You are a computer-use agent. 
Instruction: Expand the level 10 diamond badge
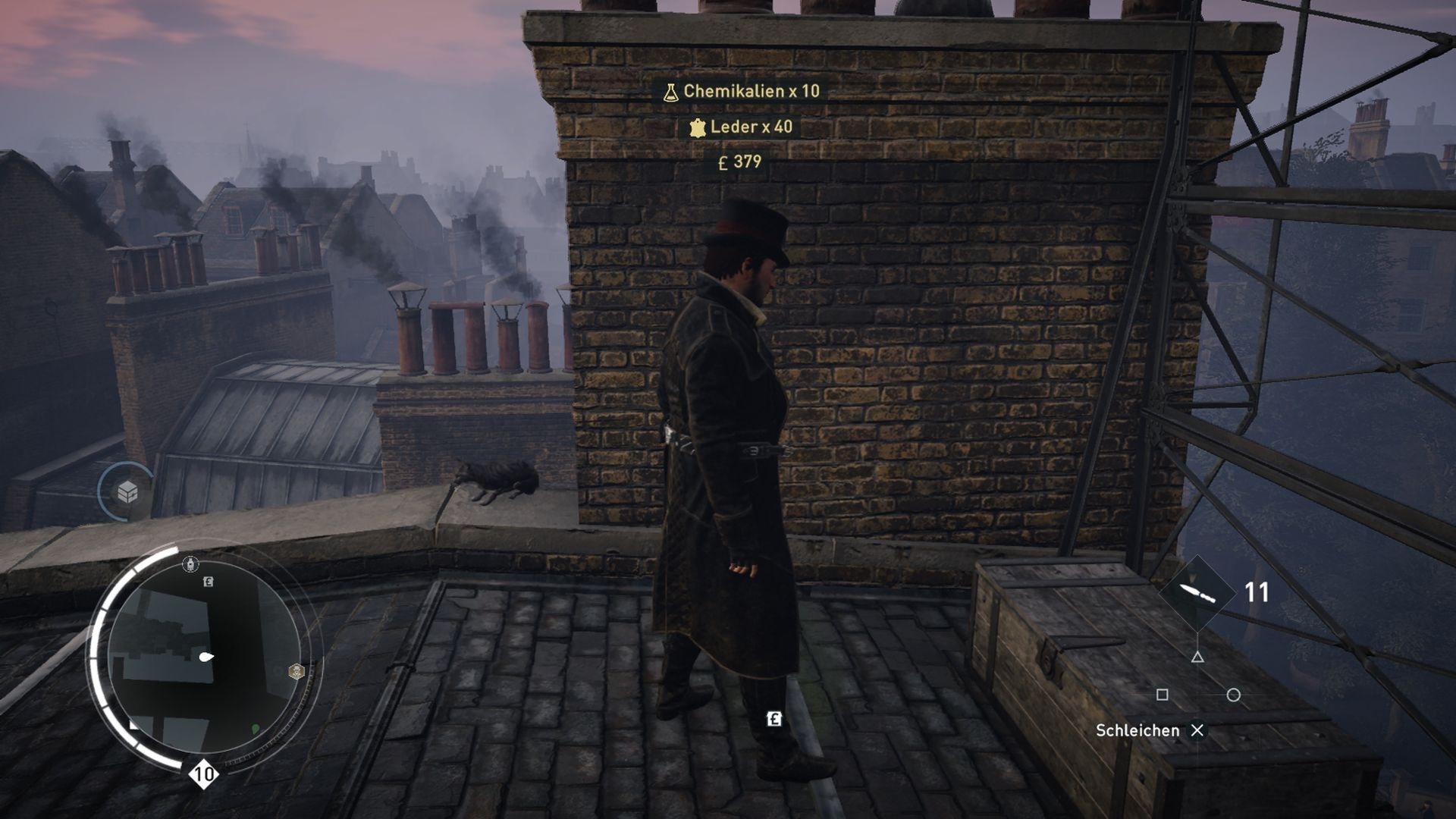click(x=202, y=773)
